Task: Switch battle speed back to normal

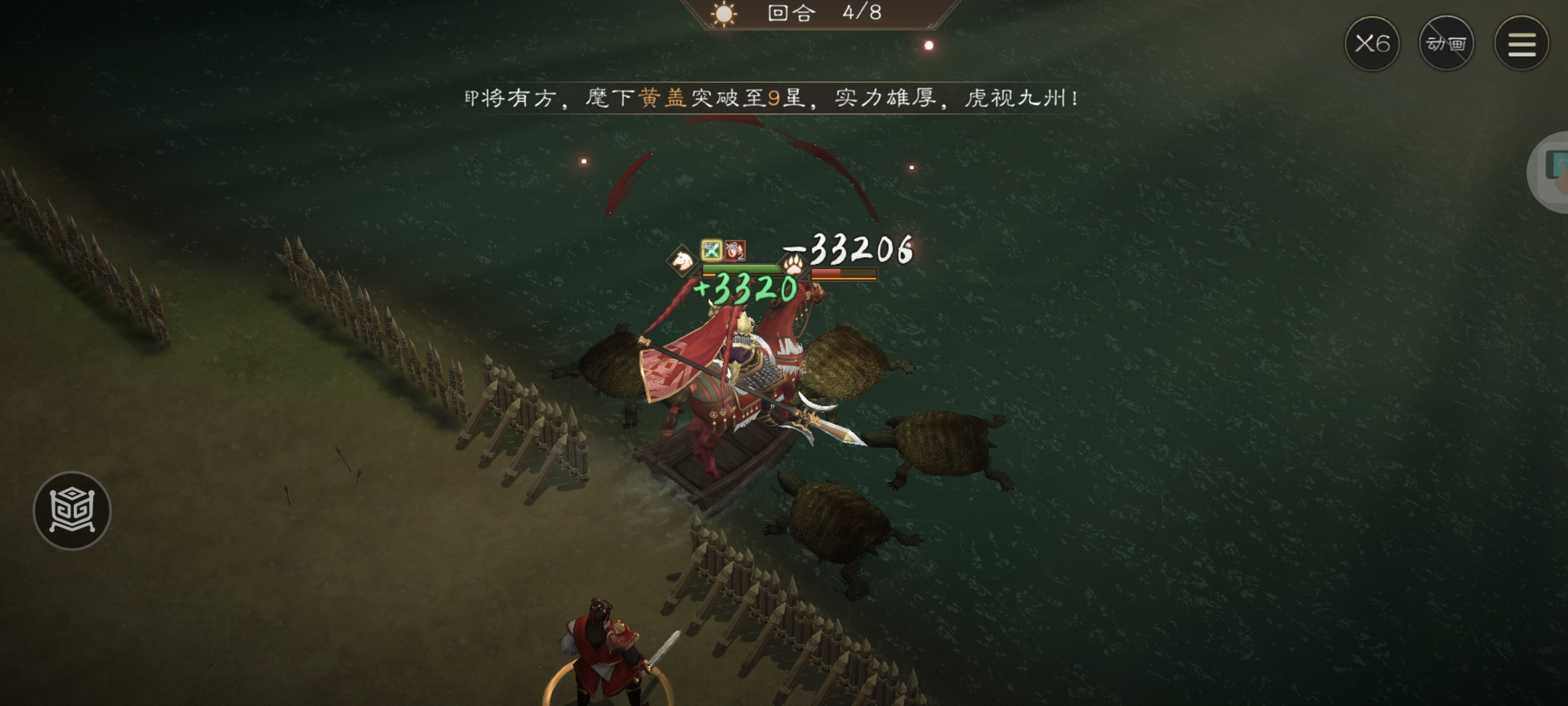Action: tap(1371, 43)
